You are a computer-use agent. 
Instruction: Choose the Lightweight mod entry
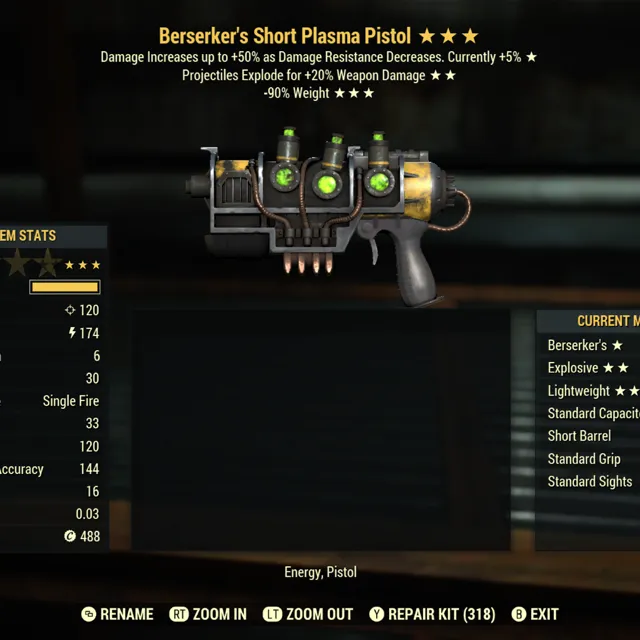click(x=592, y=391)
